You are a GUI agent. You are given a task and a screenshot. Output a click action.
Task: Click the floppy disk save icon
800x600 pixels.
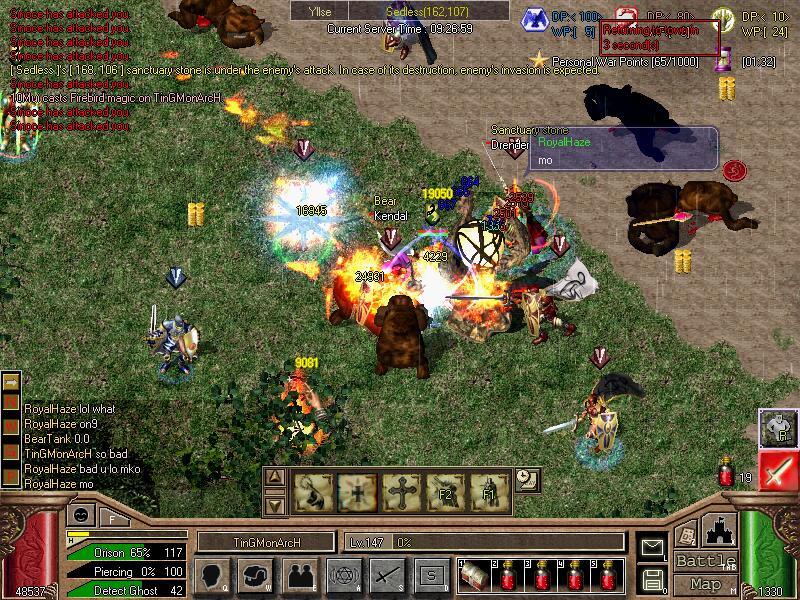pyautogui.click(x=652, y=578)
